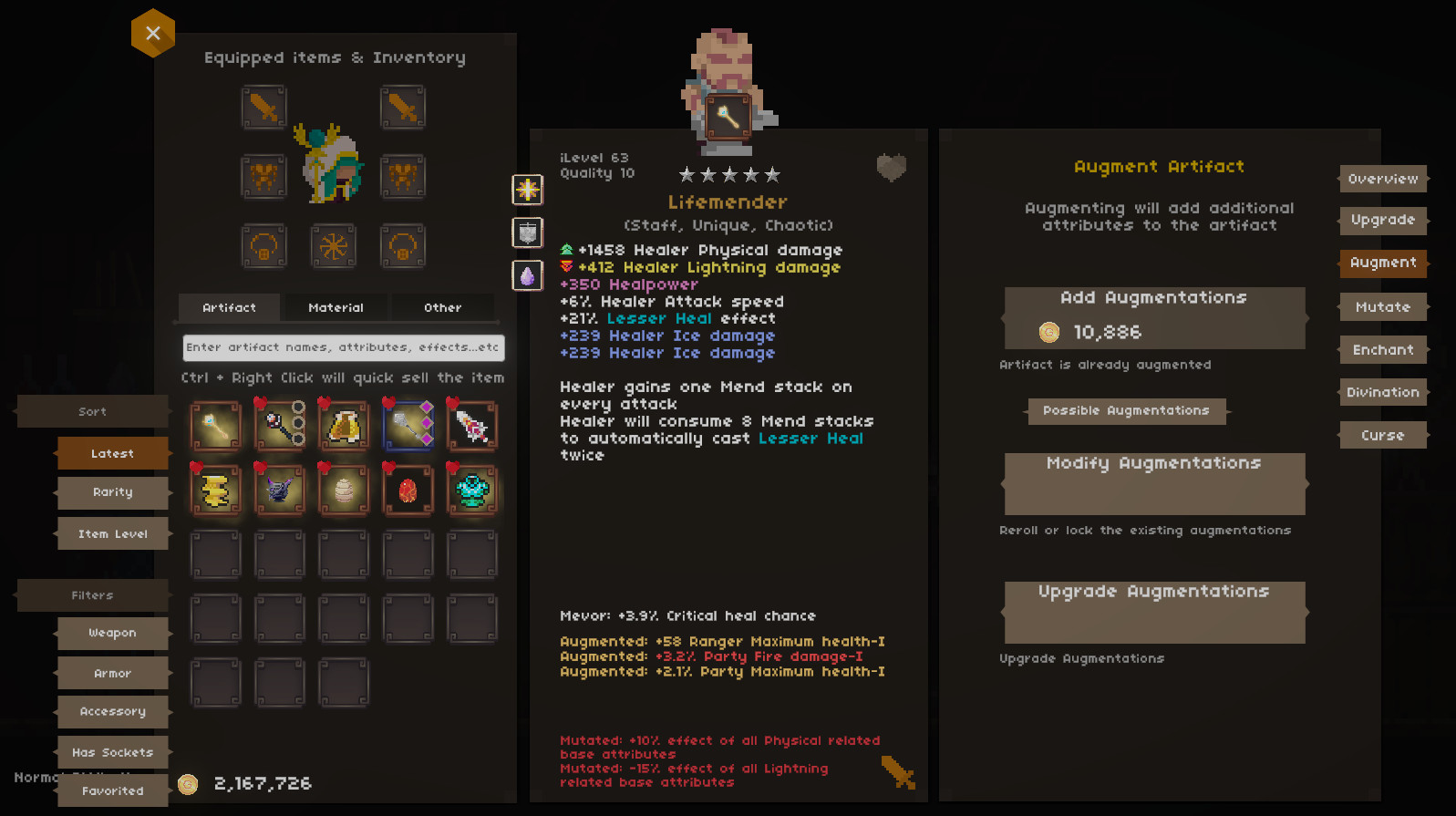Enable the Favorited filter
1456x816 pixels.
(112, 790)
